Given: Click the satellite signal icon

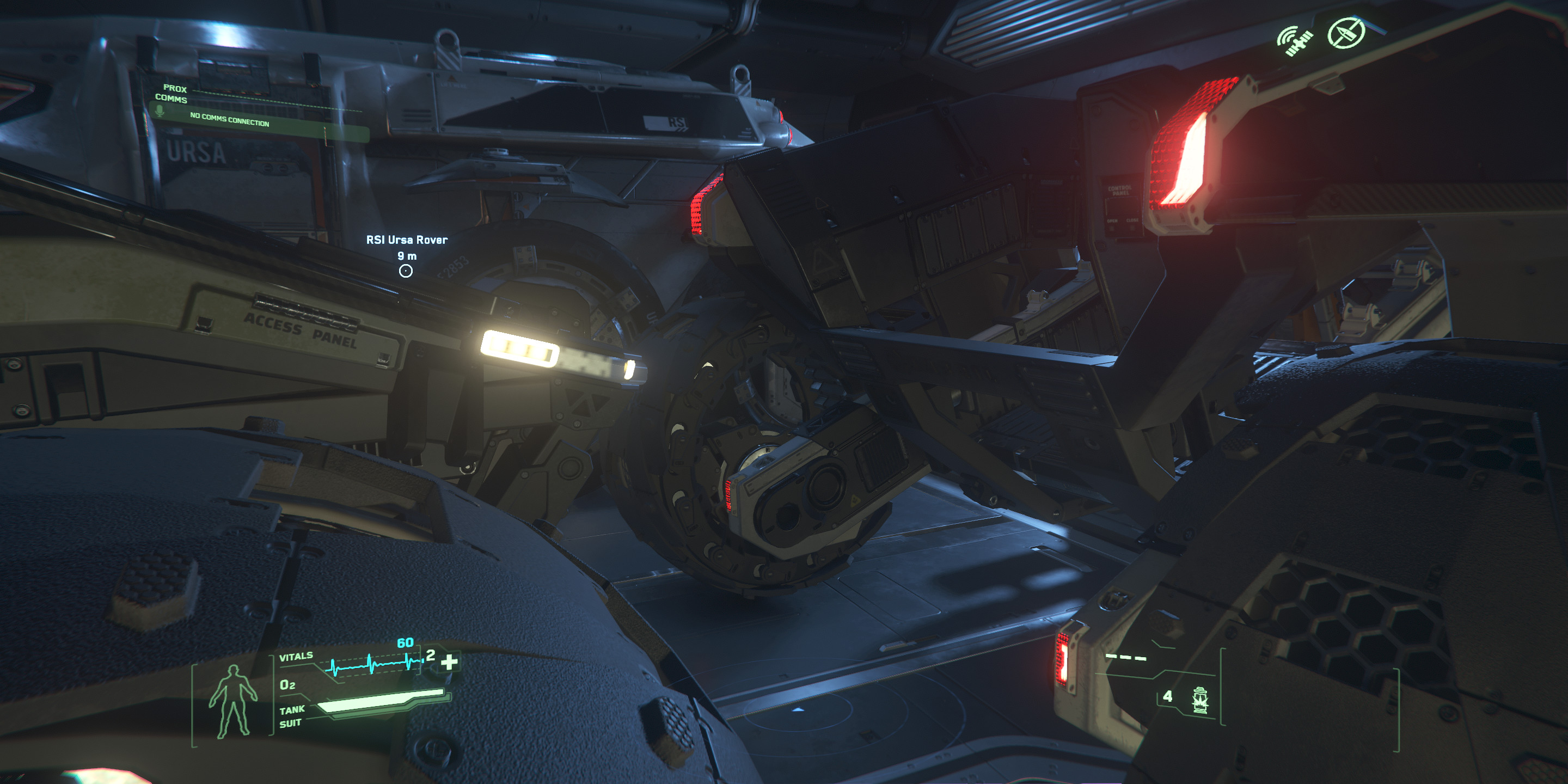Looking at the screenshot, I should (x=1295, y=41).
